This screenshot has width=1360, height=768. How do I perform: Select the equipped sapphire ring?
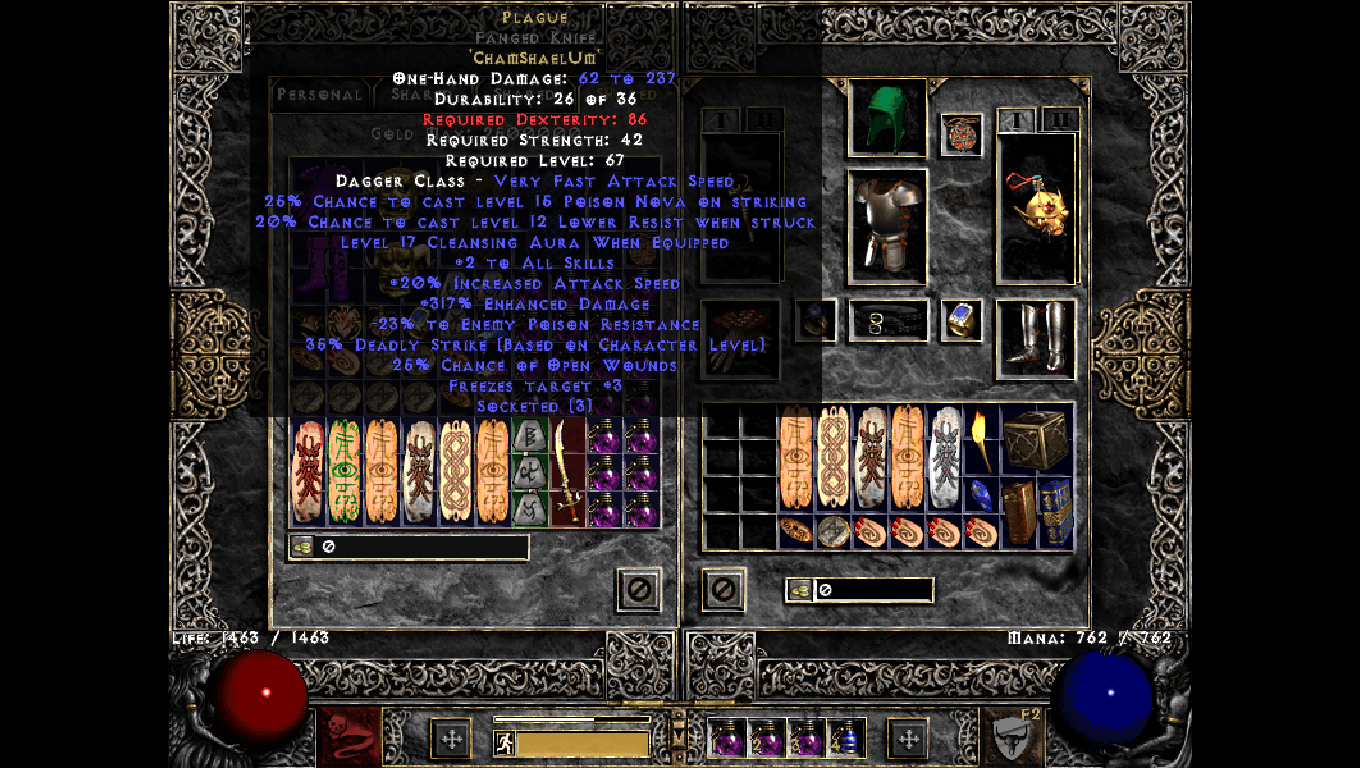pyautogui.click(x=958, y=319)
